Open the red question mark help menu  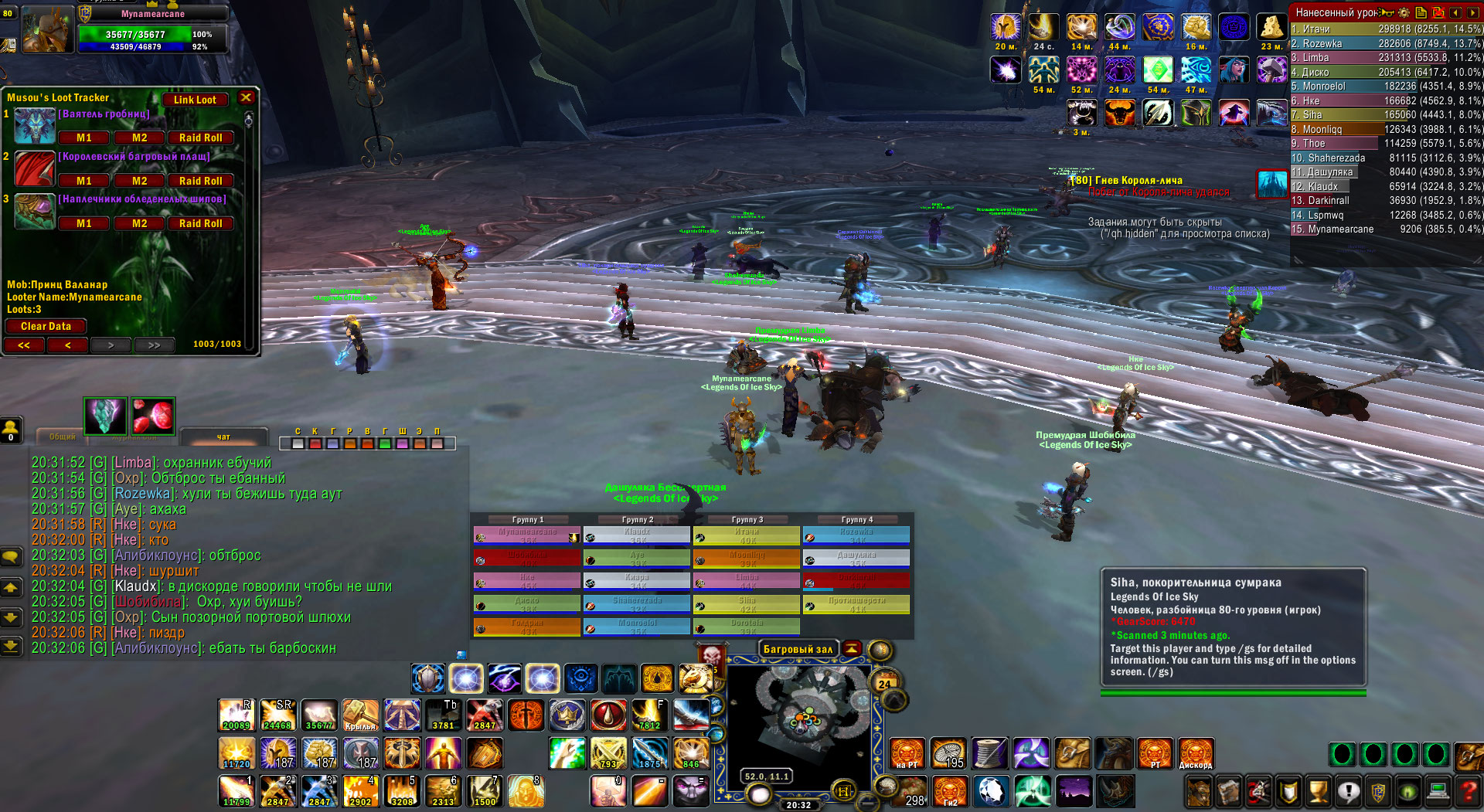click(1467, 791)
